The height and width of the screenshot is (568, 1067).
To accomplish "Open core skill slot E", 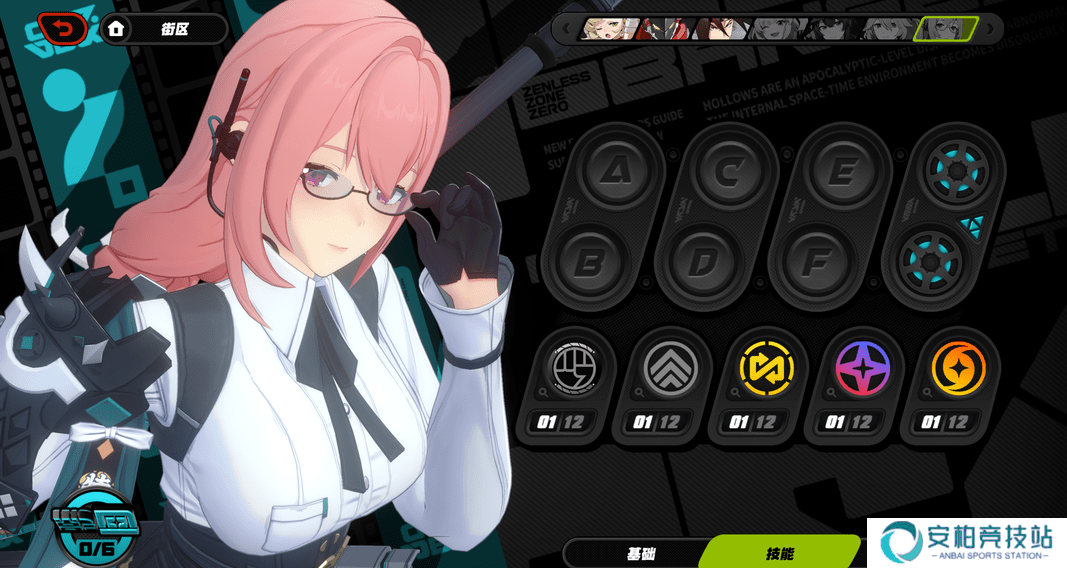I will coord(843,174).
